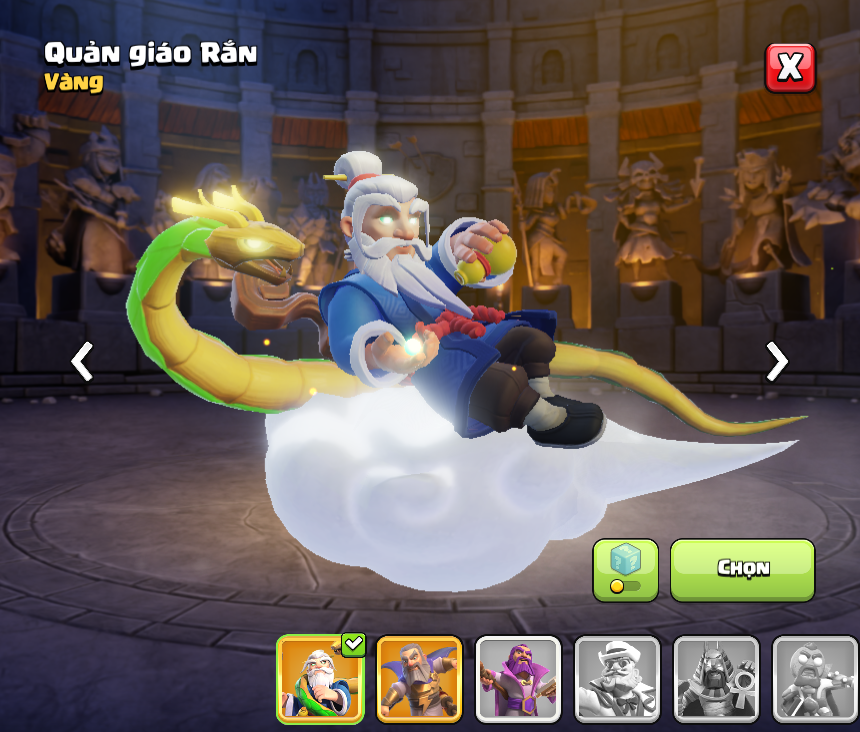Select the Snake Warden skin thumbnail
The image size is (860, 732).
320,679
